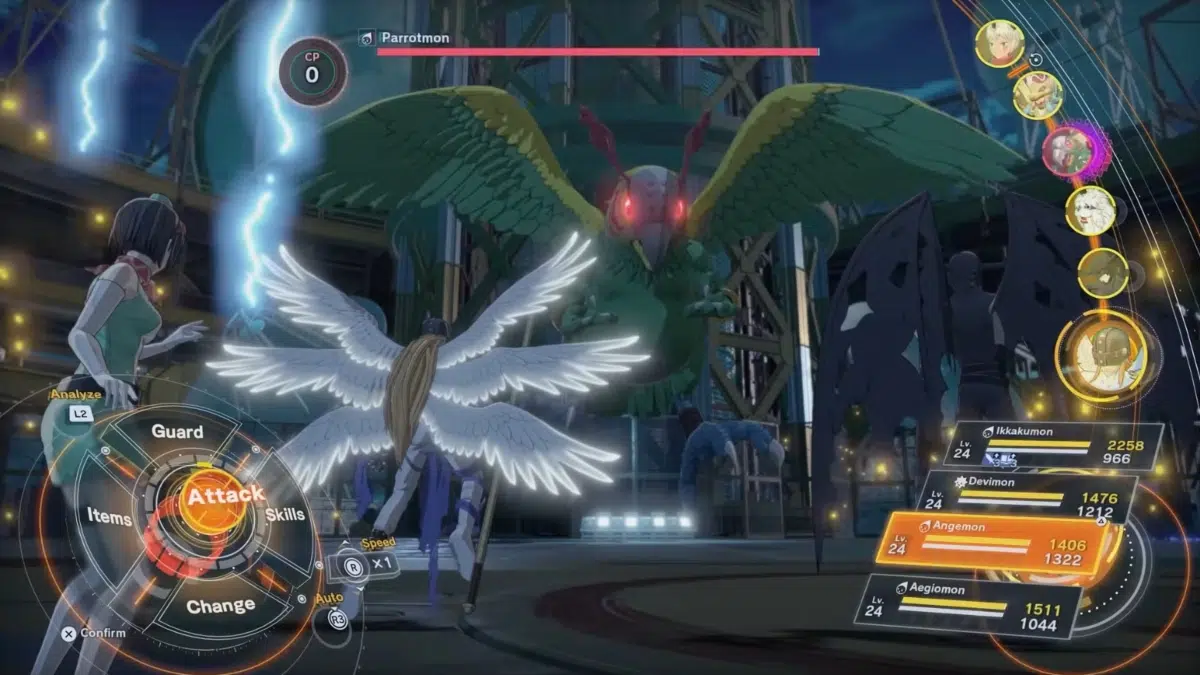Choose Guard from the command wheel
This screenshot has height=675, width=1200.
[177, 432]
